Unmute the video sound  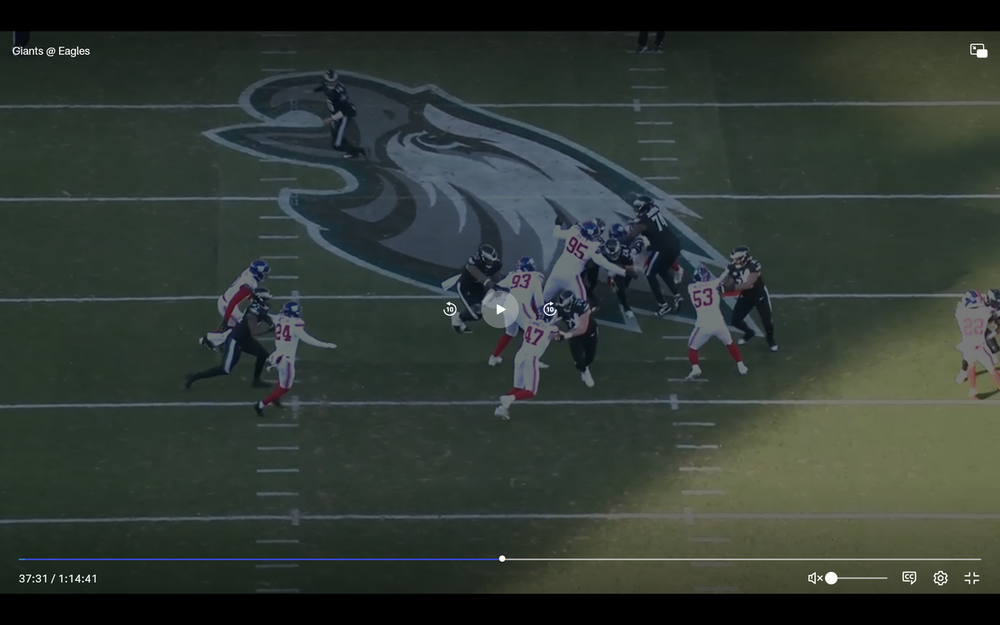815,578
